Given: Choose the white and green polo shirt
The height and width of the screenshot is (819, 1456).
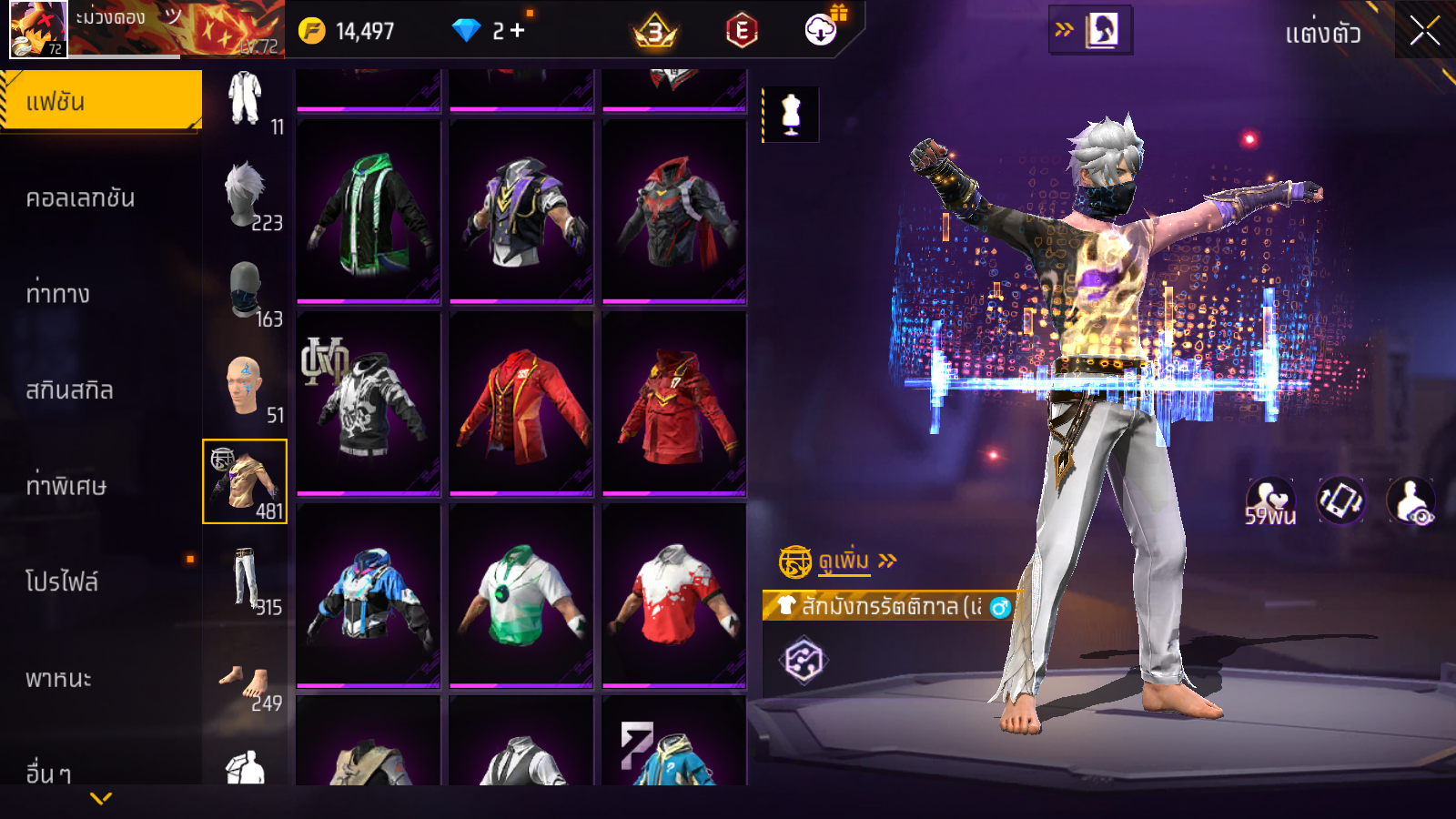Looking at the screenshot, I should 521,595.
